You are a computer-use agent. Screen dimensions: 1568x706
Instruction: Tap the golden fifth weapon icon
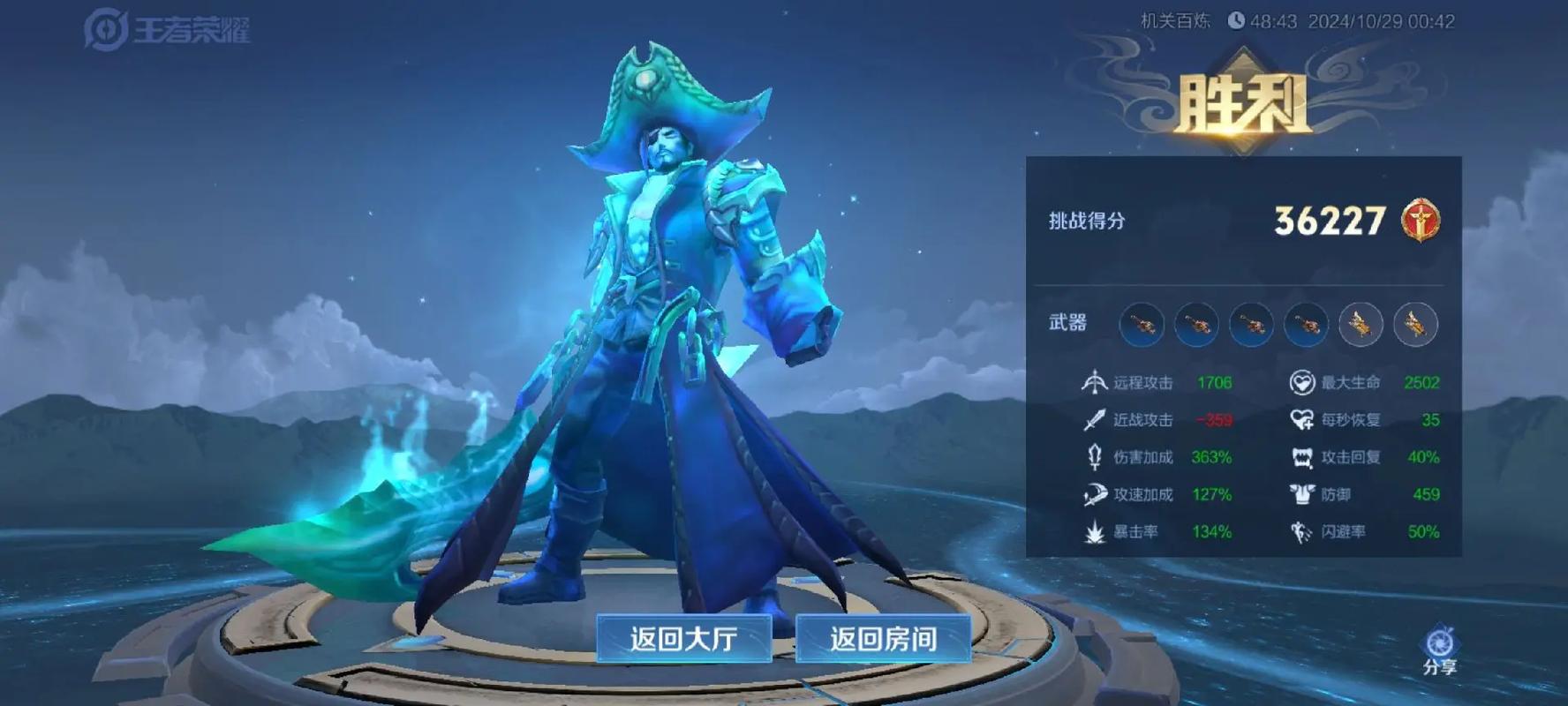click(x=1361, y=325)
